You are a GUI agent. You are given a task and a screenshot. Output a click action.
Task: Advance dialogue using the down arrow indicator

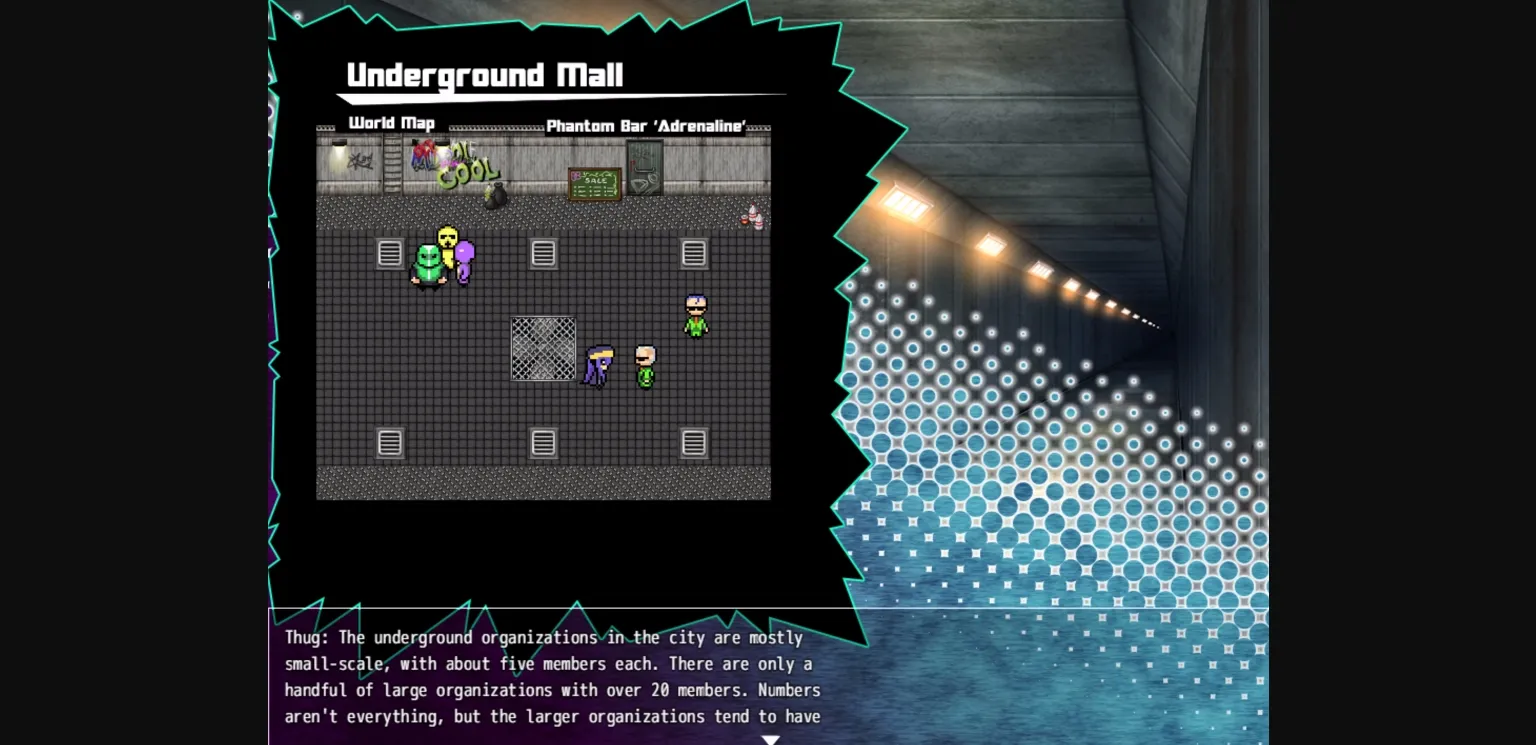tap(771, 739)
